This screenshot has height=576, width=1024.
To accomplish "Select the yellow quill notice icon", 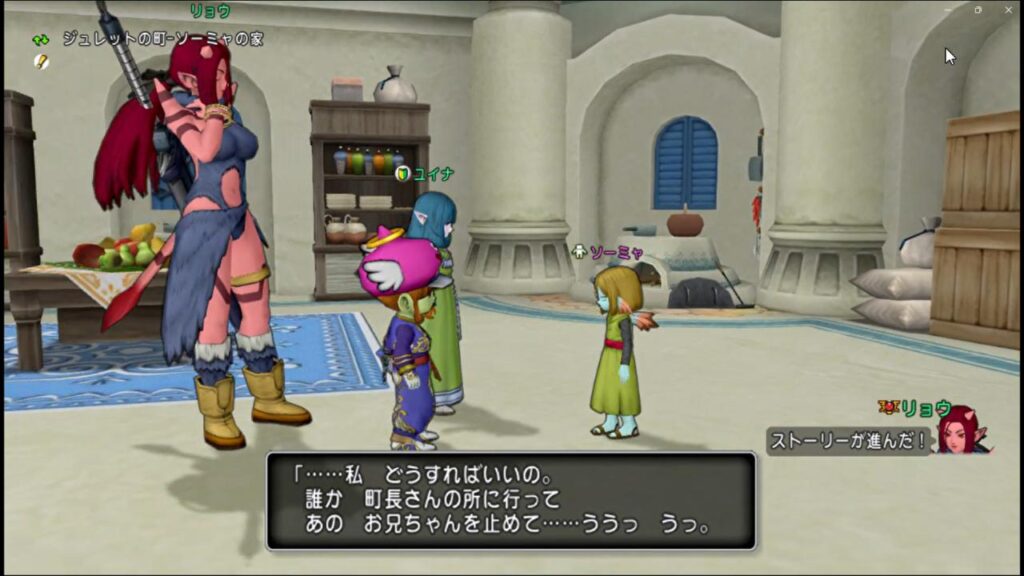I will [41, 61].
